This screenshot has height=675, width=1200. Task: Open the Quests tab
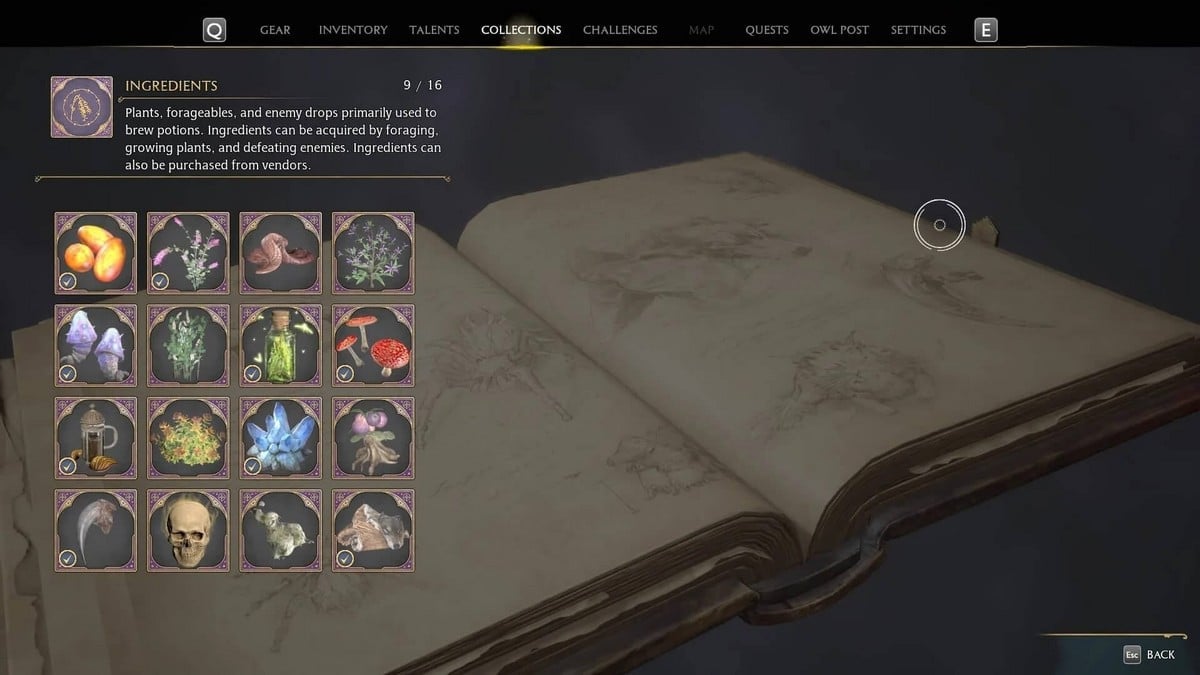tap(767, 30)
